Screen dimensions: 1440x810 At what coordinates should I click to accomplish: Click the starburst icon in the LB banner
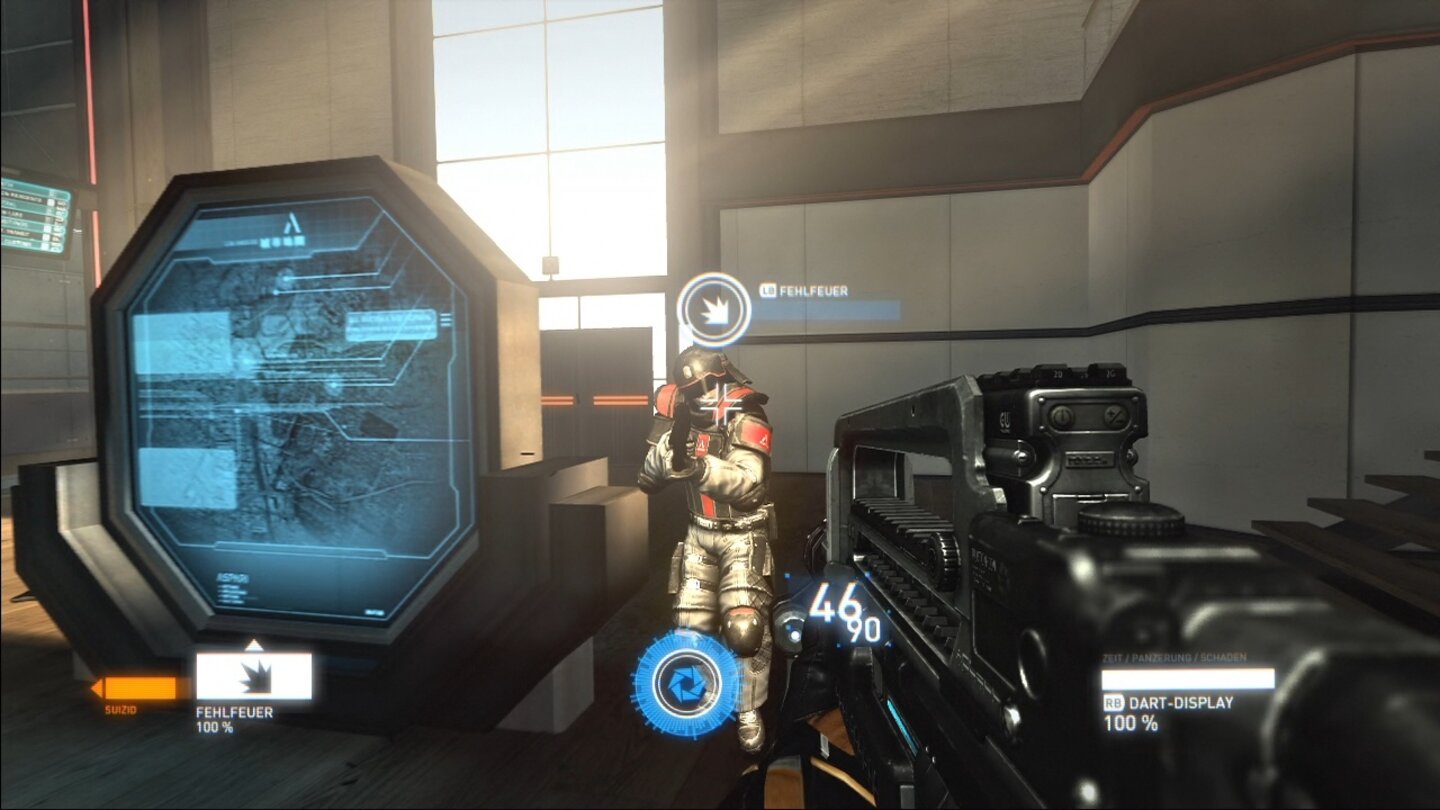click(713, 306)
